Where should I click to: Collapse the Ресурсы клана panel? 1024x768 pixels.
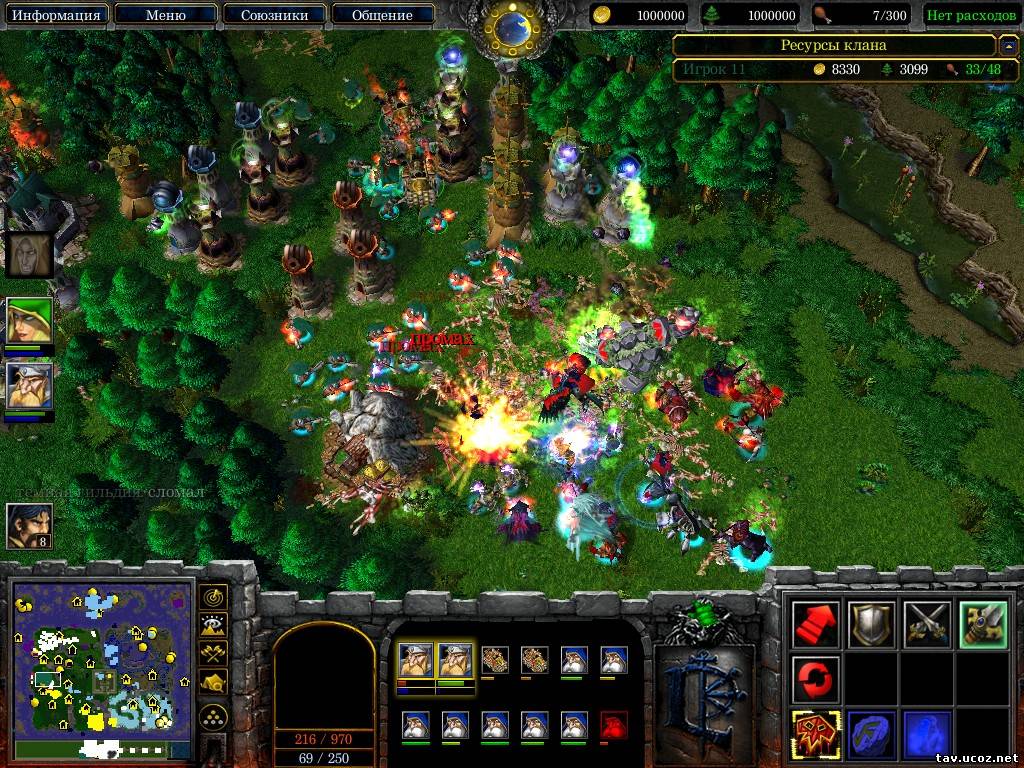(x=1008, y=46)
